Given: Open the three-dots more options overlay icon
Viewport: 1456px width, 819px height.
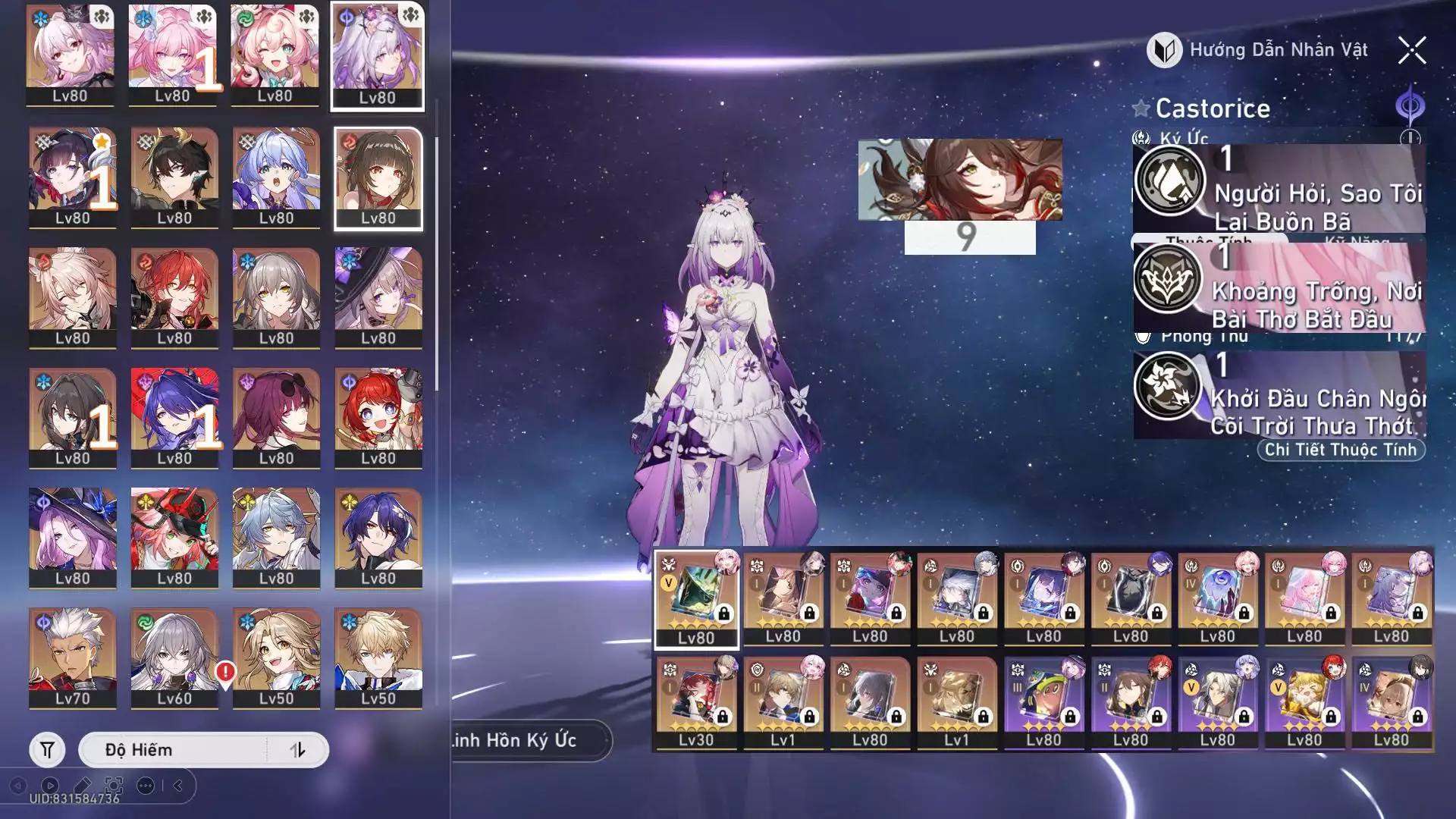Looking at the screenshot, I should tap(146, 786).
